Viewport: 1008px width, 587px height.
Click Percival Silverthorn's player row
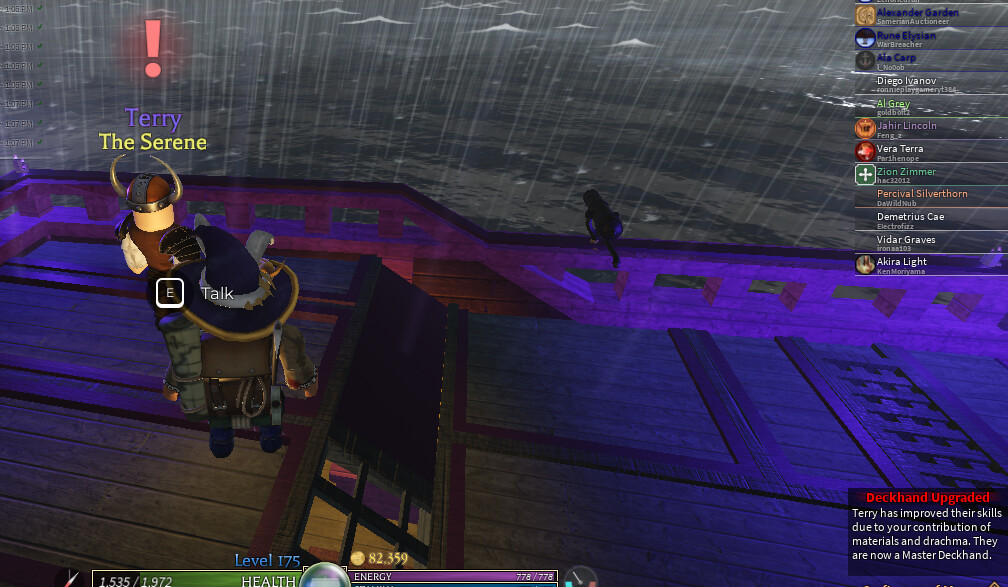click(921, 196)
